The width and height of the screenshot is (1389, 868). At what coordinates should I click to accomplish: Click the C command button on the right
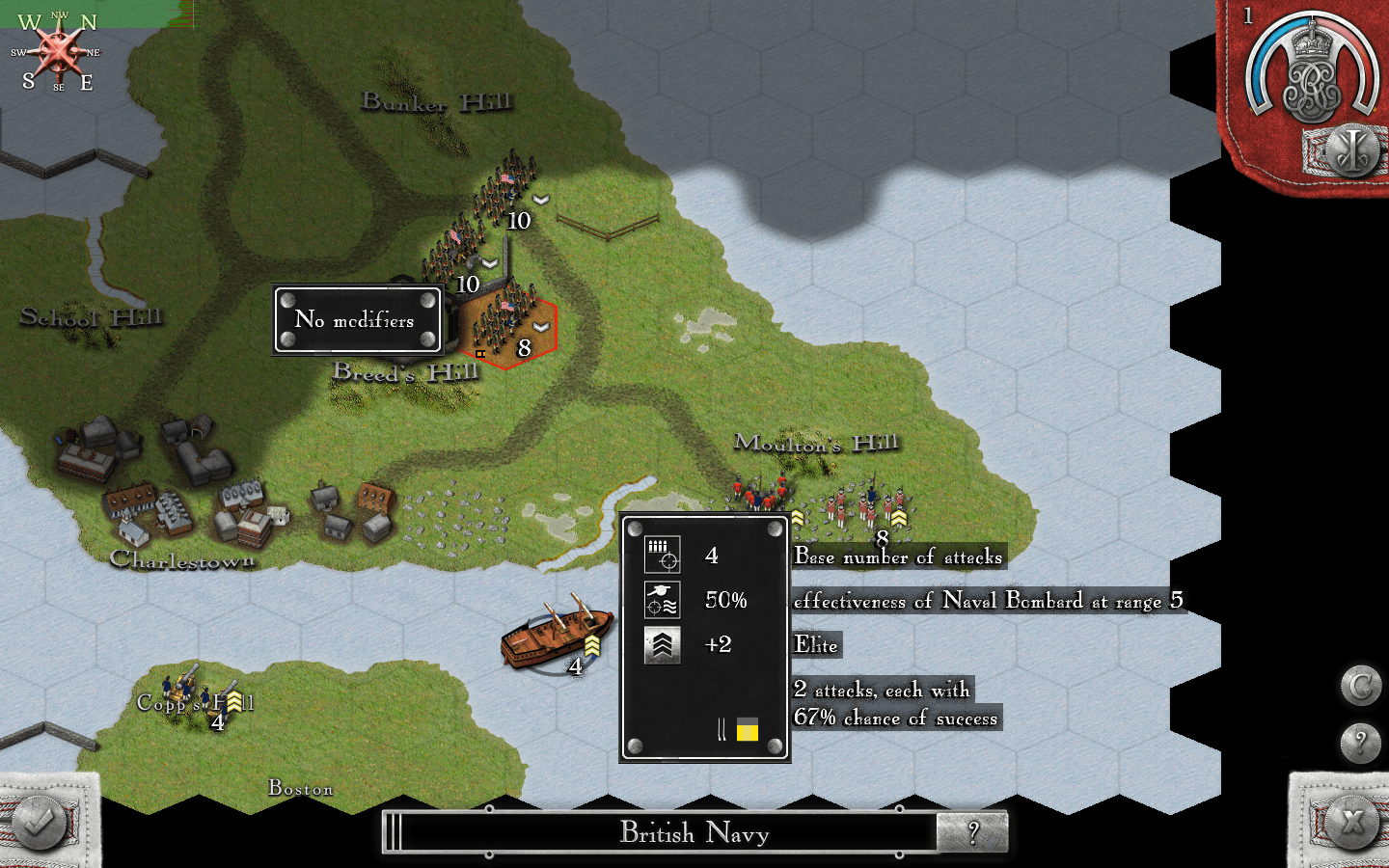(x=1361, y=683)
